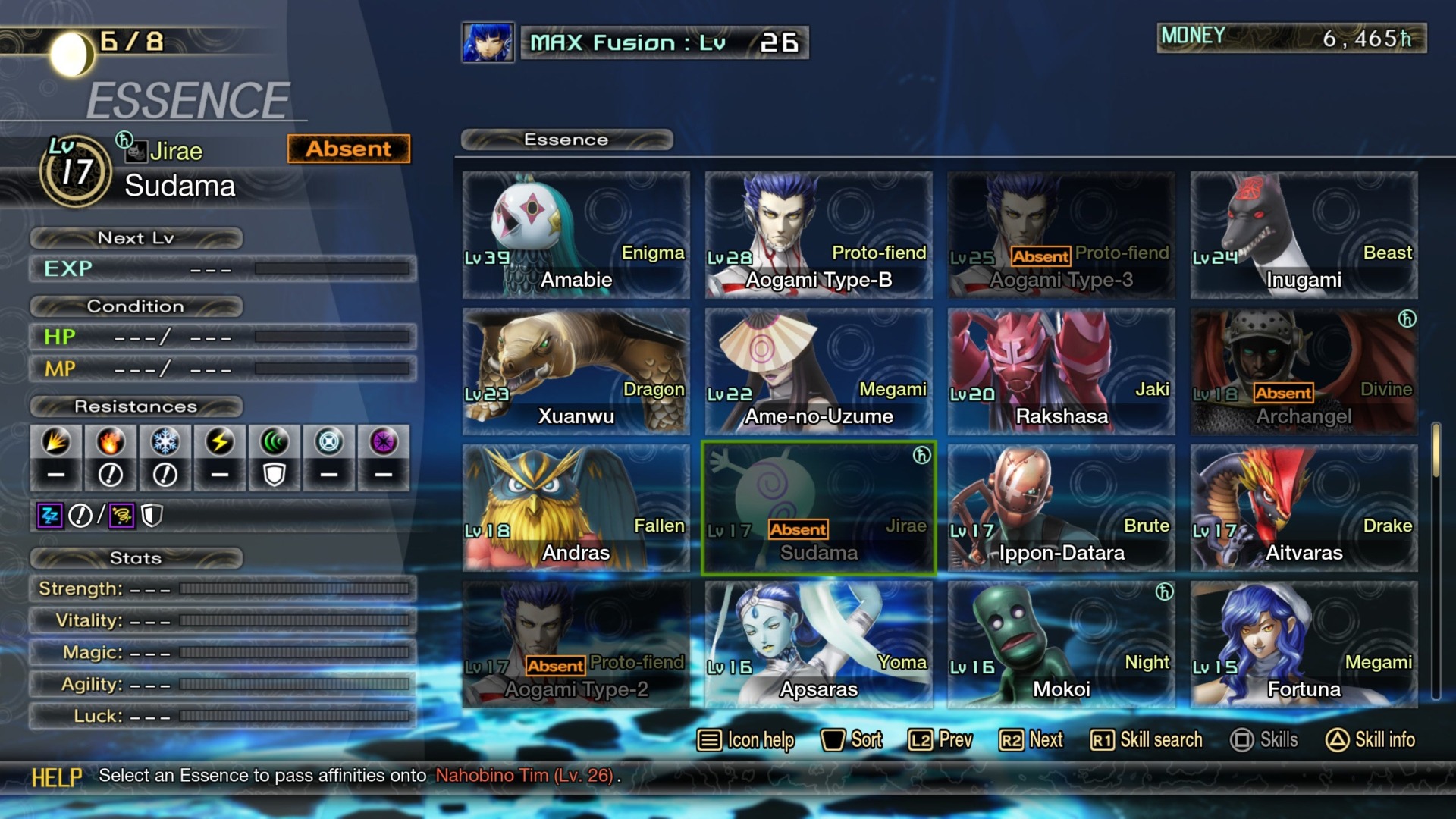Viewport: 1456px width, 819px height.
Task: Click the Sleep ailment resistance icon
Action: click(x=49, y=515)
